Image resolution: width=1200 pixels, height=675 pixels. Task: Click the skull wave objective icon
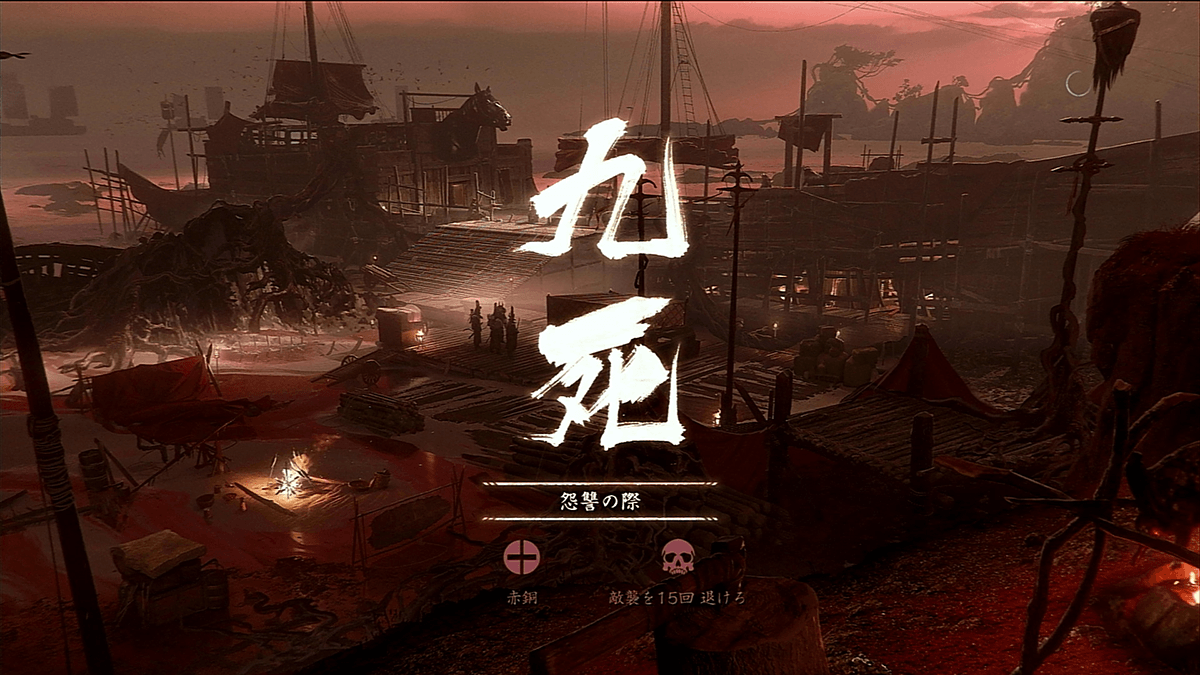click(x=677, y=557)
